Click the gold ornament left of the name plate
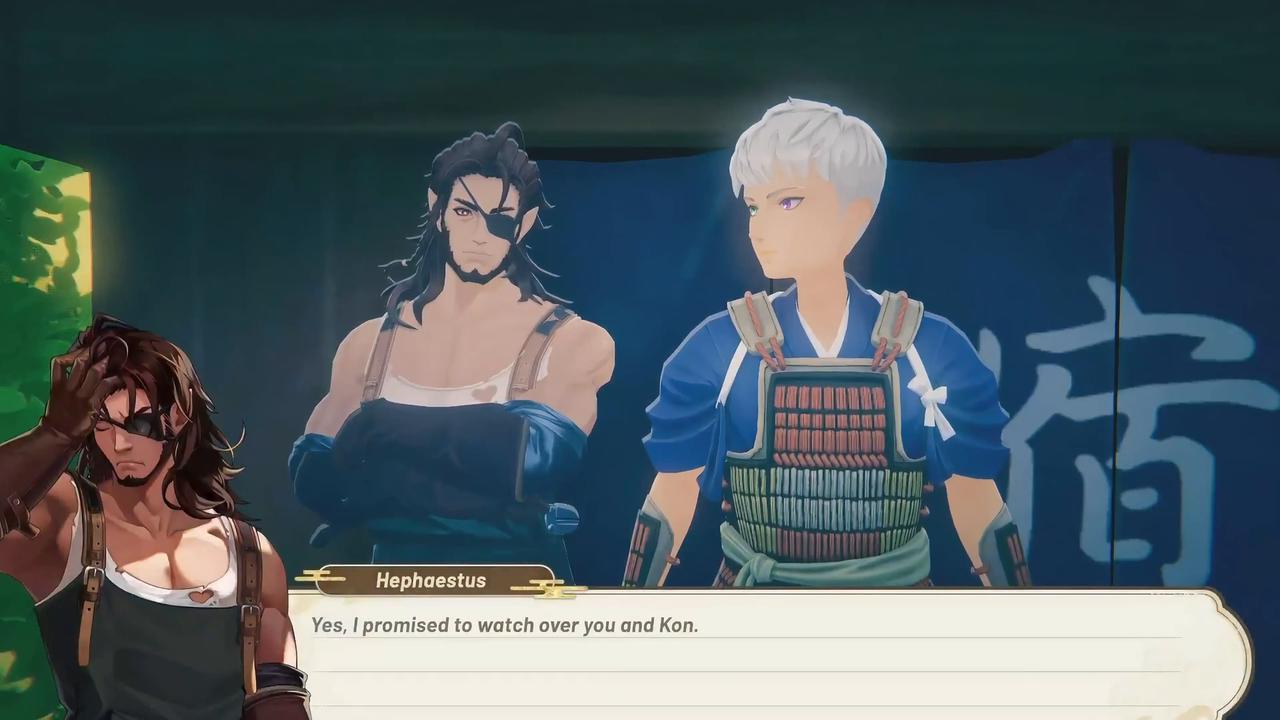 (320, 578)
